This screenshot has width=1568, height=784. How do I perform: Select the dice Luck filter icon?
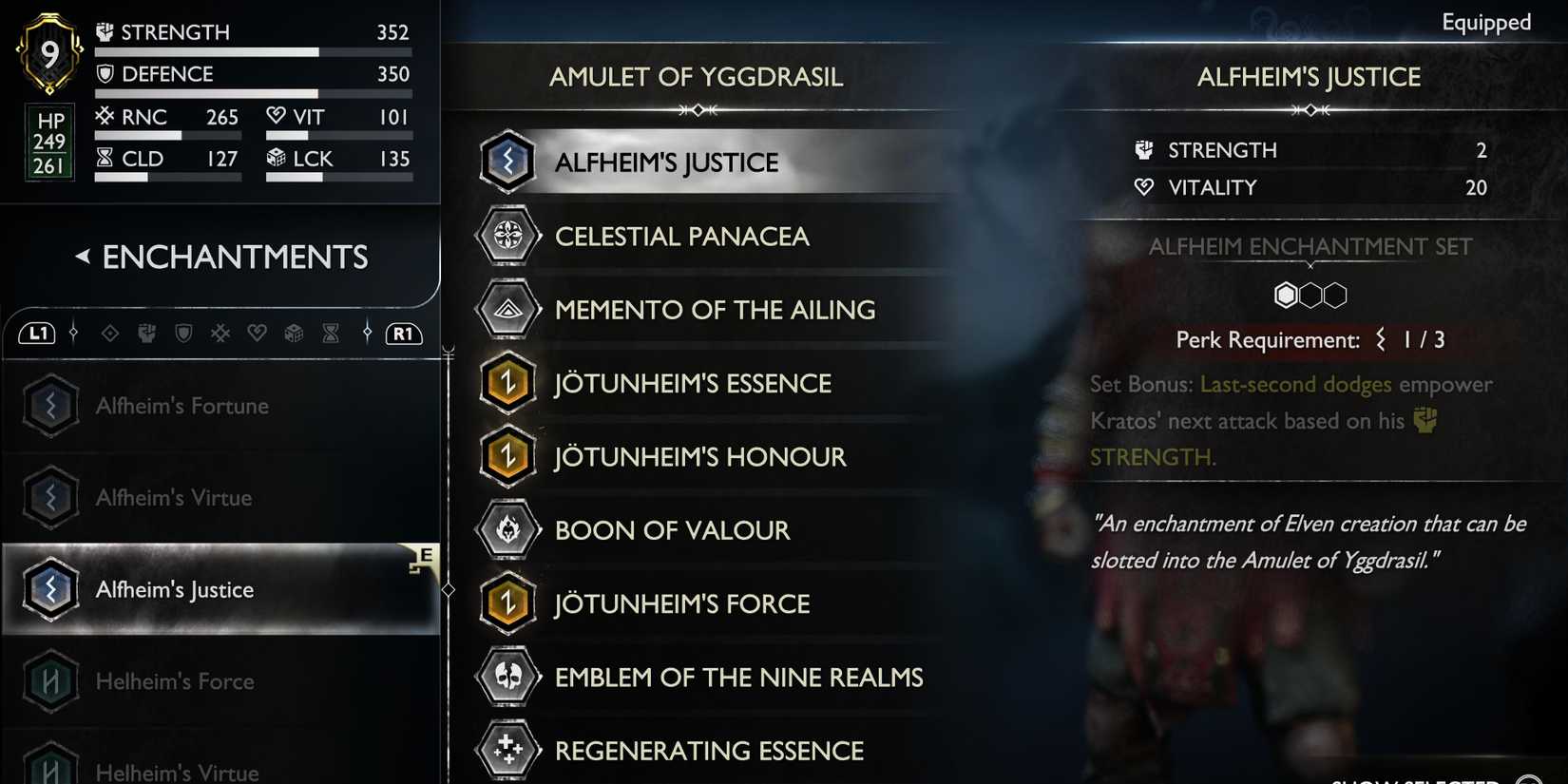click(294, 333)
